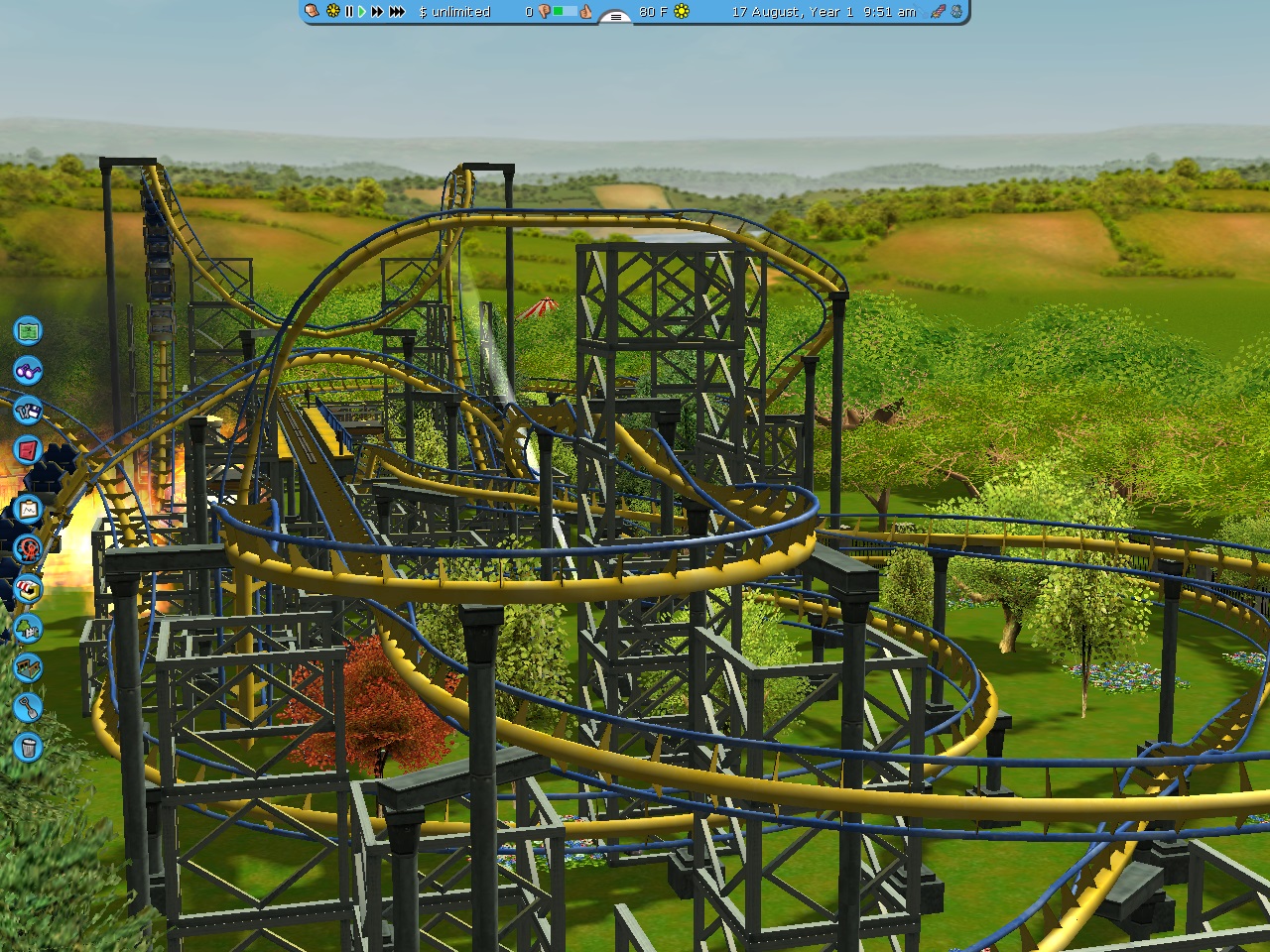Open the finances graph clipboard
This screenshot has height=952, width=1270.
click(28, 510)
